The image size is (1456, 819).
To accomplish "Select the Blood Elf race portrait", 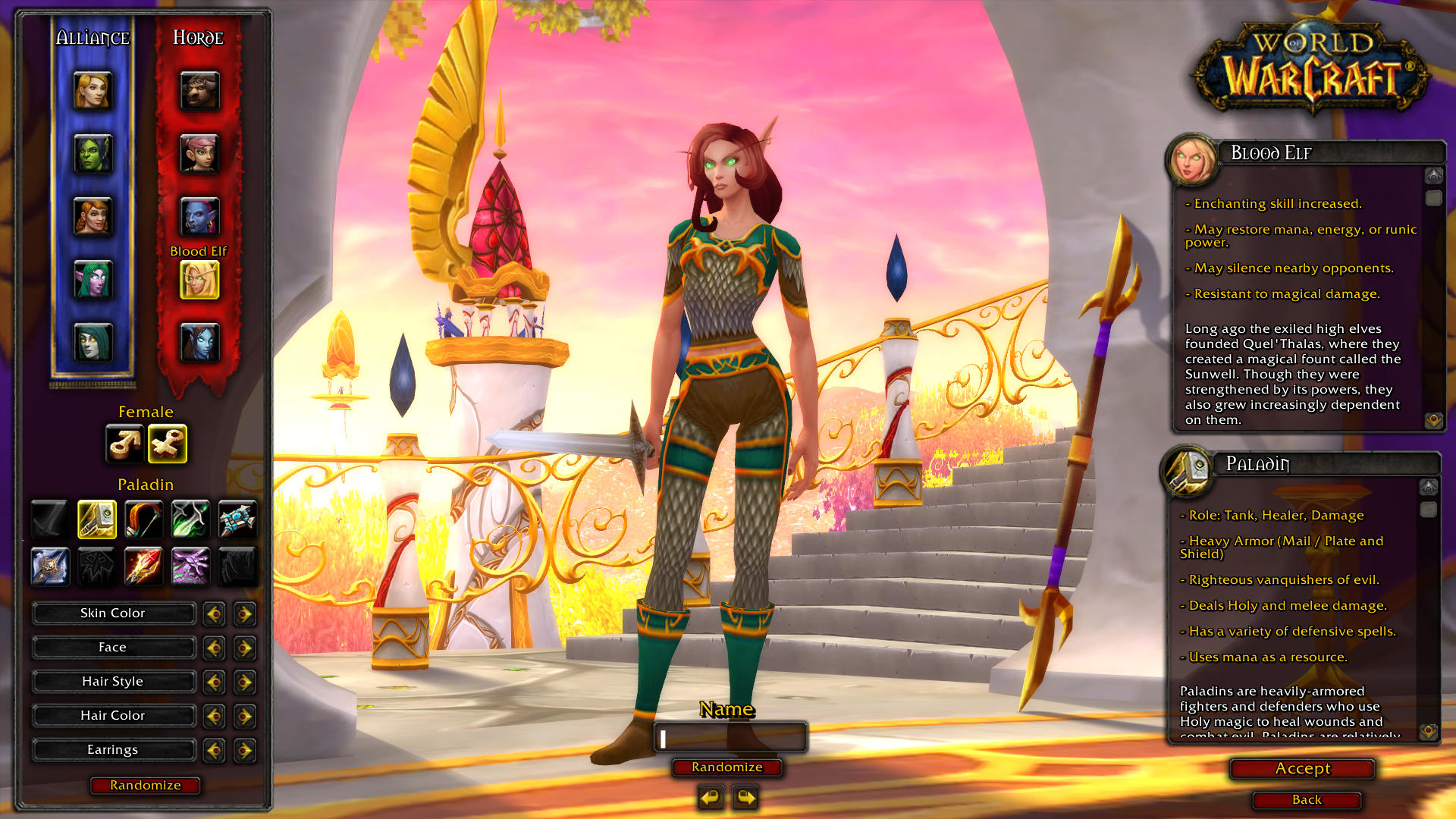I will 199,281.
